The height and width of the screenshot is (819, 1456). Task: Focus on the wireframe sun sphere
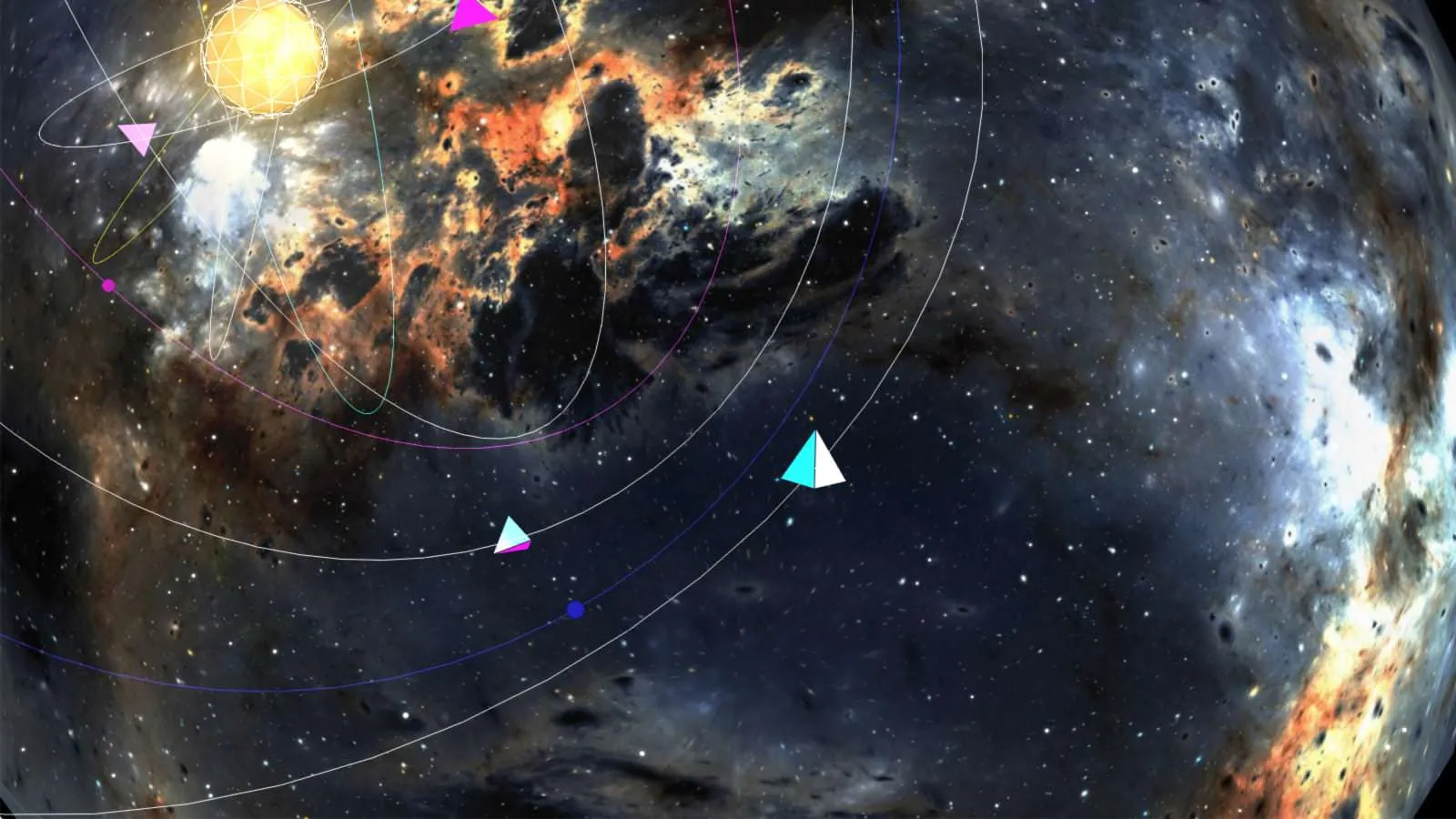263,57
